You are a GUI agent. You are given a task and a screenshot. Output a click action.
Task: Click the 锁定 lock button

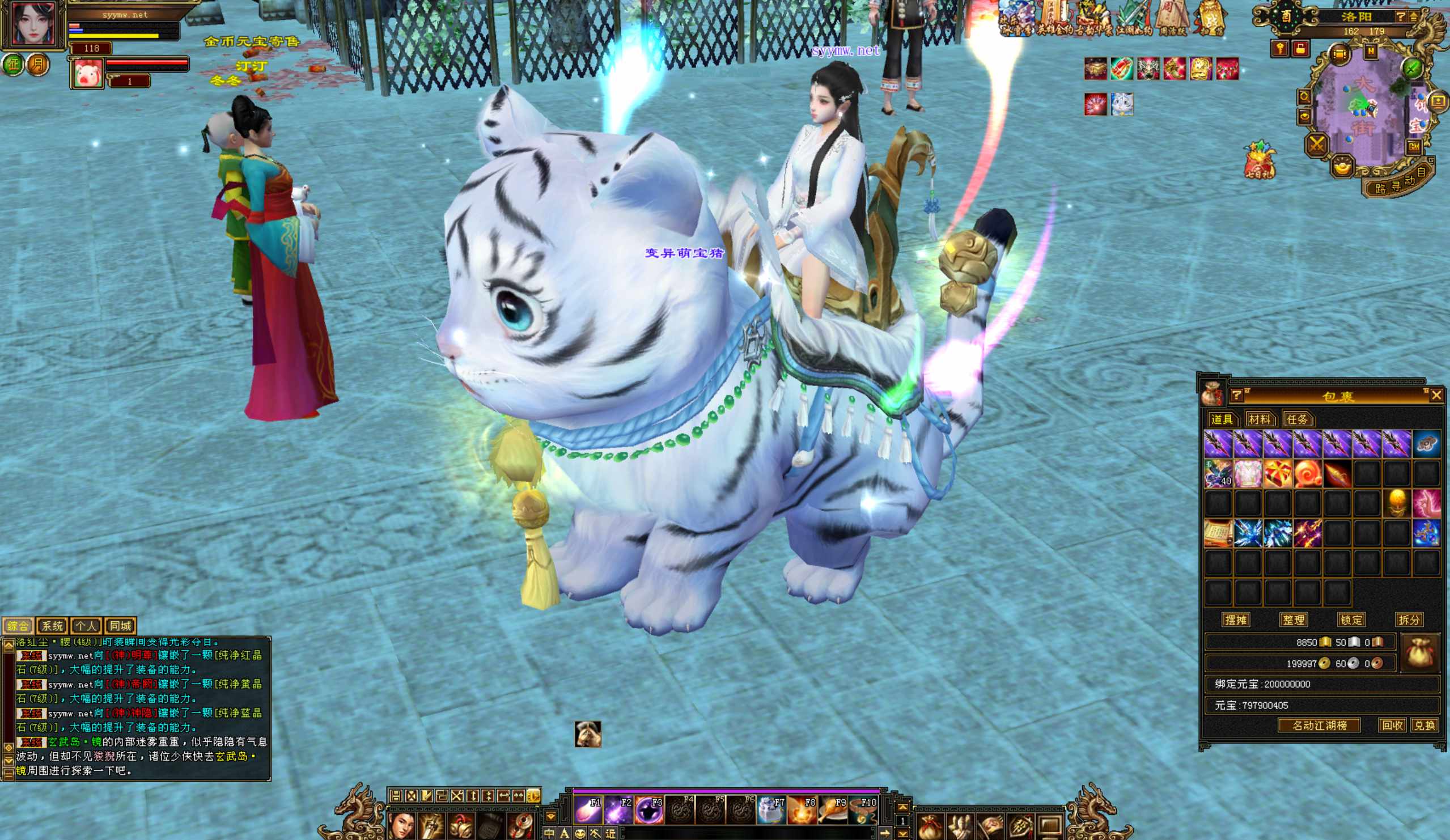point(1351,620)
